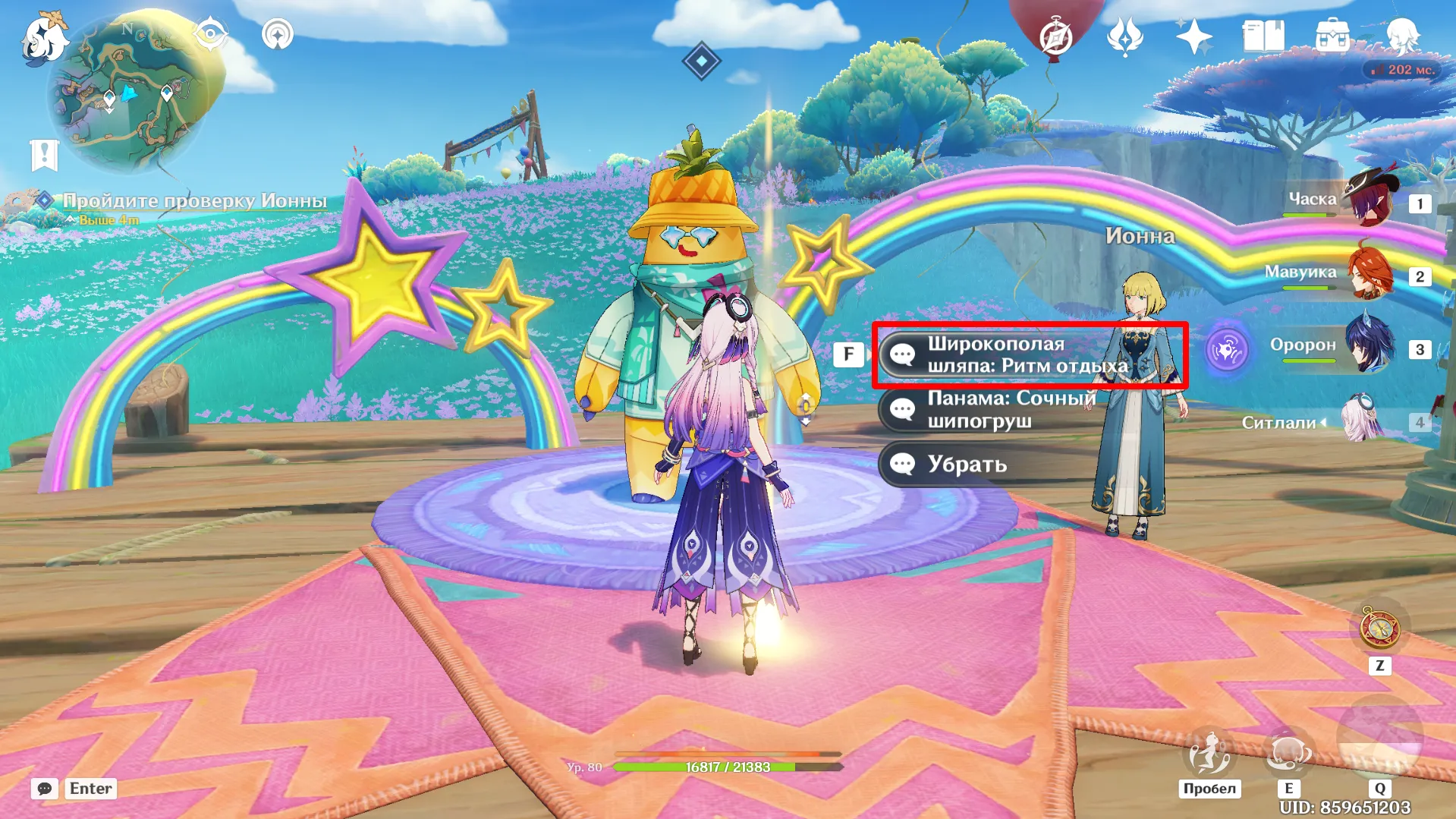Select the 'Панама: Сочный шипогруш' option

click(1011, 410)
